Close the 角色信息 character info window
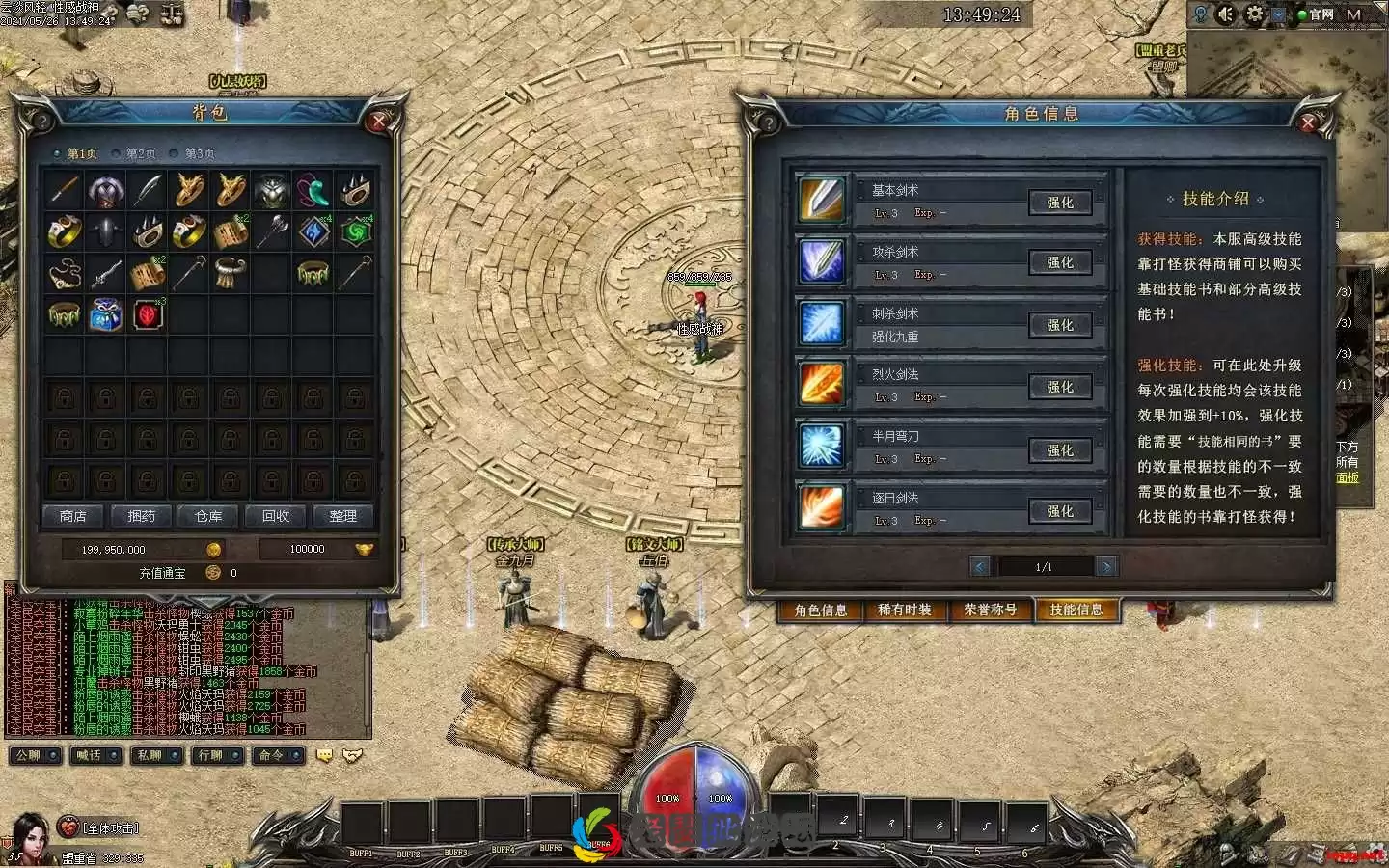The width and height of the screenshot is (1389, 868). [x=1308, y=122]
